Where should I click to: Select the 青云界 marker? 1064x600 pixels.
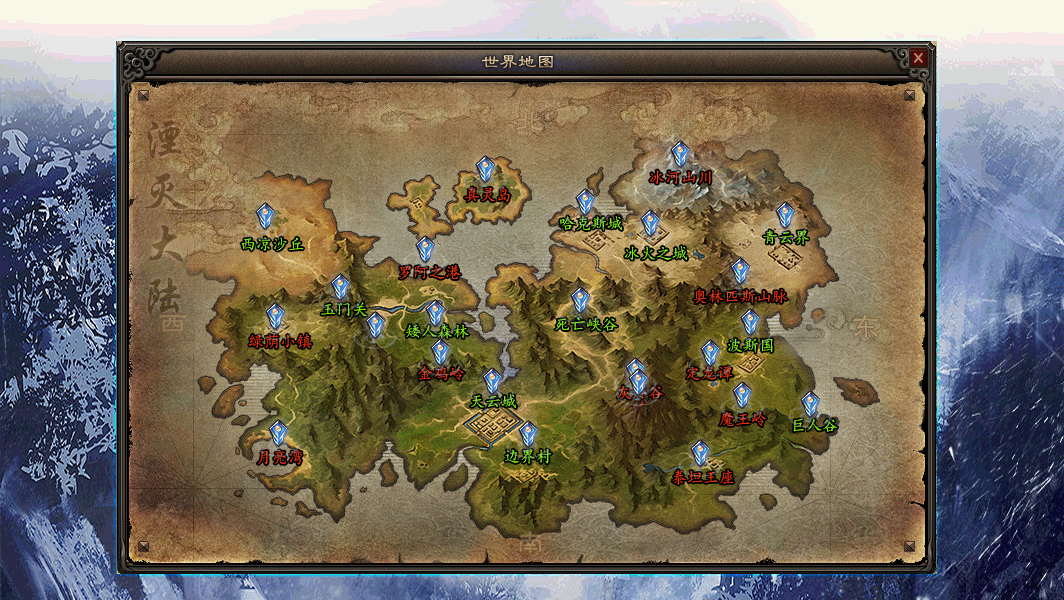tap(785, 215)
